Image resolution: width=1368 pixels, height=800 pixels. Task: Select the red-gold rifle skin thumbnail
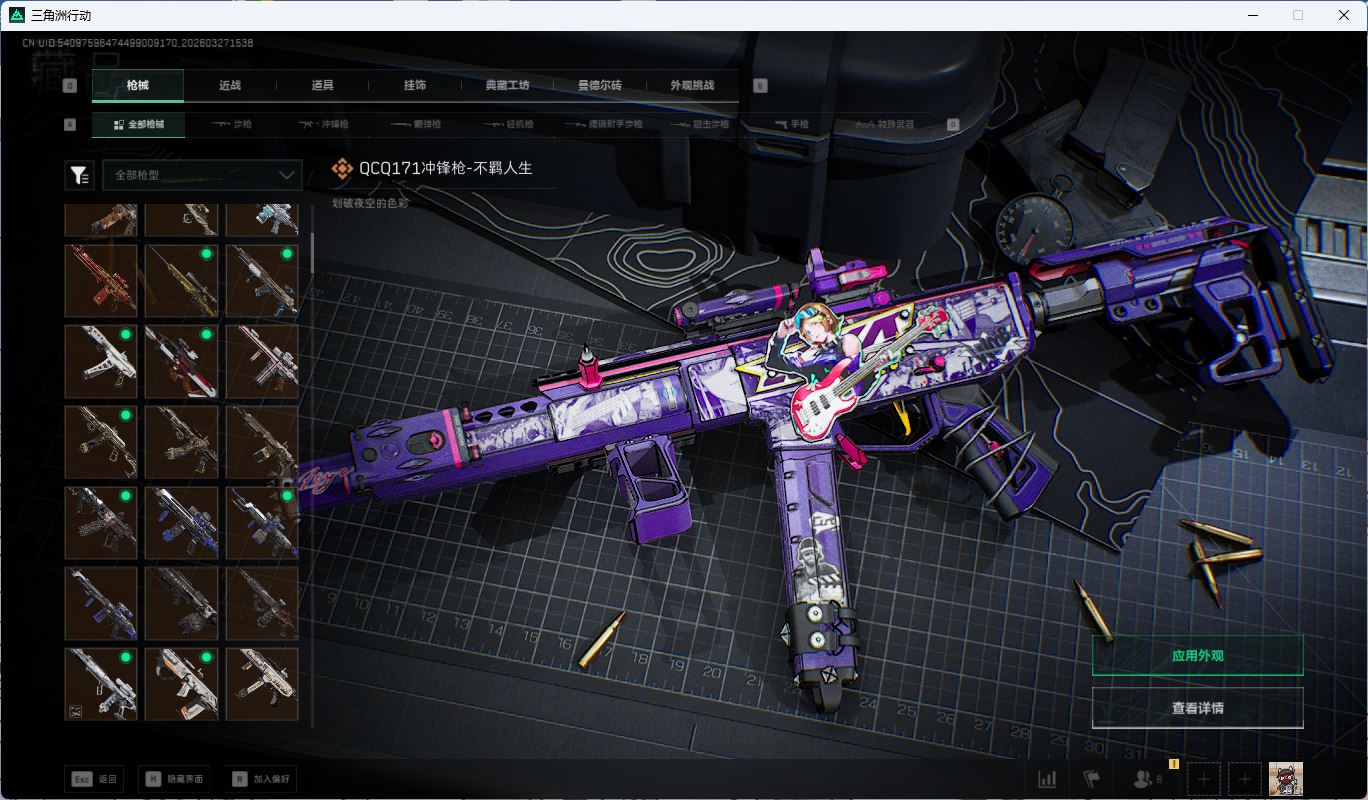(x=101, y=280)
